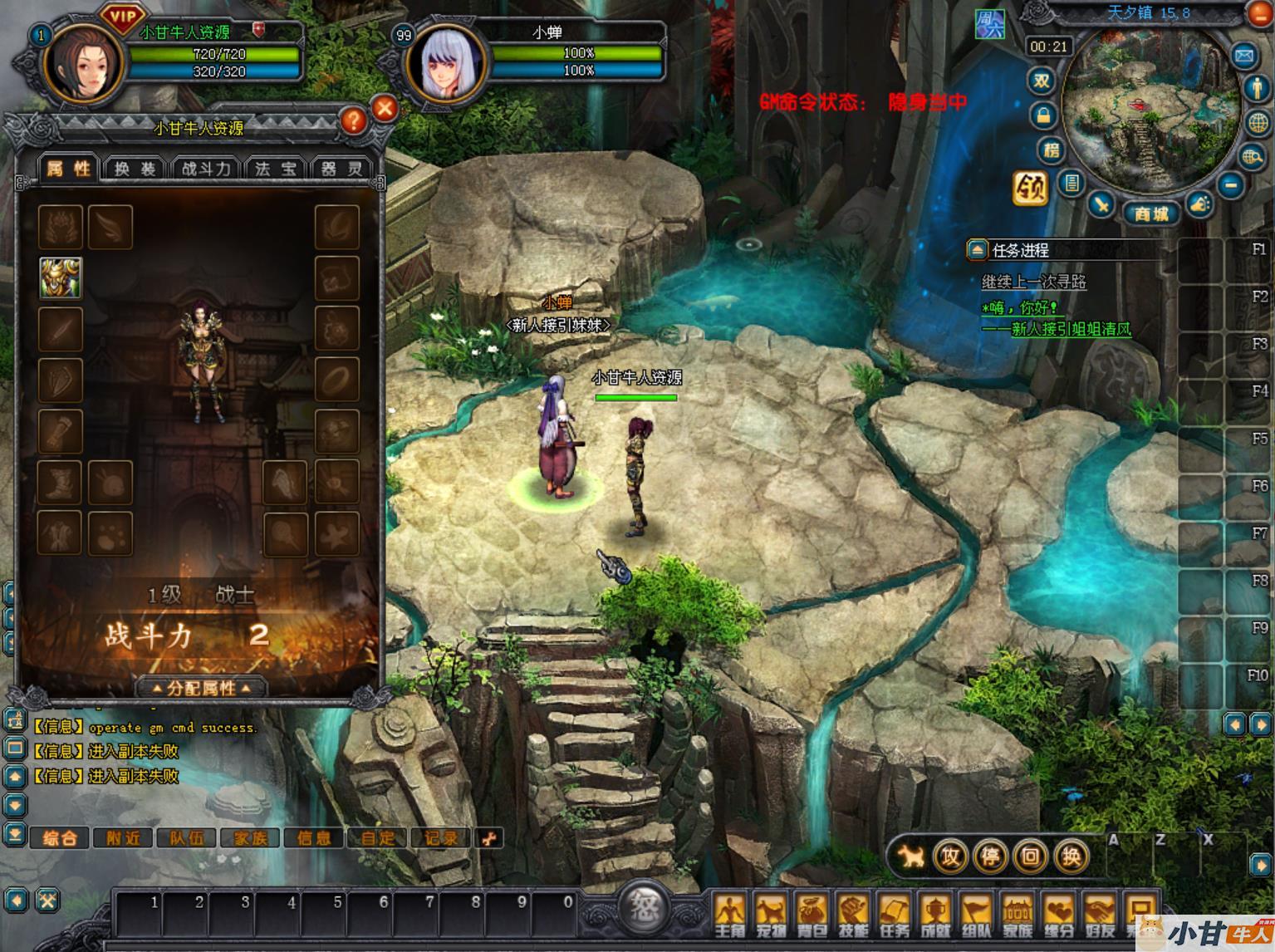Open the 商城 shop
The image size is (1275, 952).
(1151, 213)
